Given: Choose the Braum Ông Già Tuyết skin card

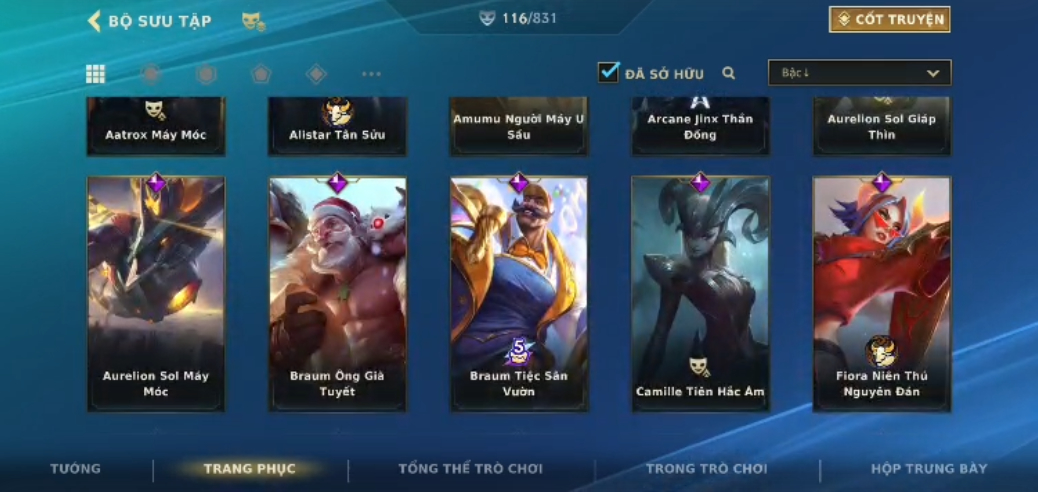Looking at the screenshot, I should pos(337,293).
